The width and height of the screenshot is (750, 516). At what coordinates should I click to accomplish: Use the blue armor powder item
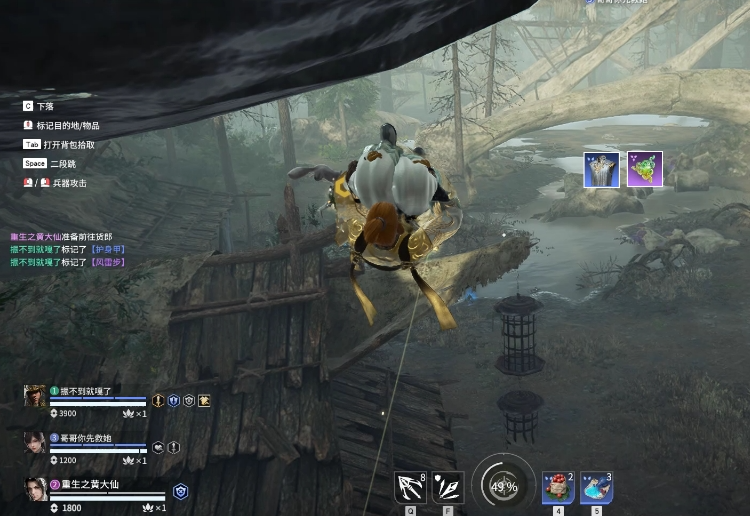click(x=596, y=487)
